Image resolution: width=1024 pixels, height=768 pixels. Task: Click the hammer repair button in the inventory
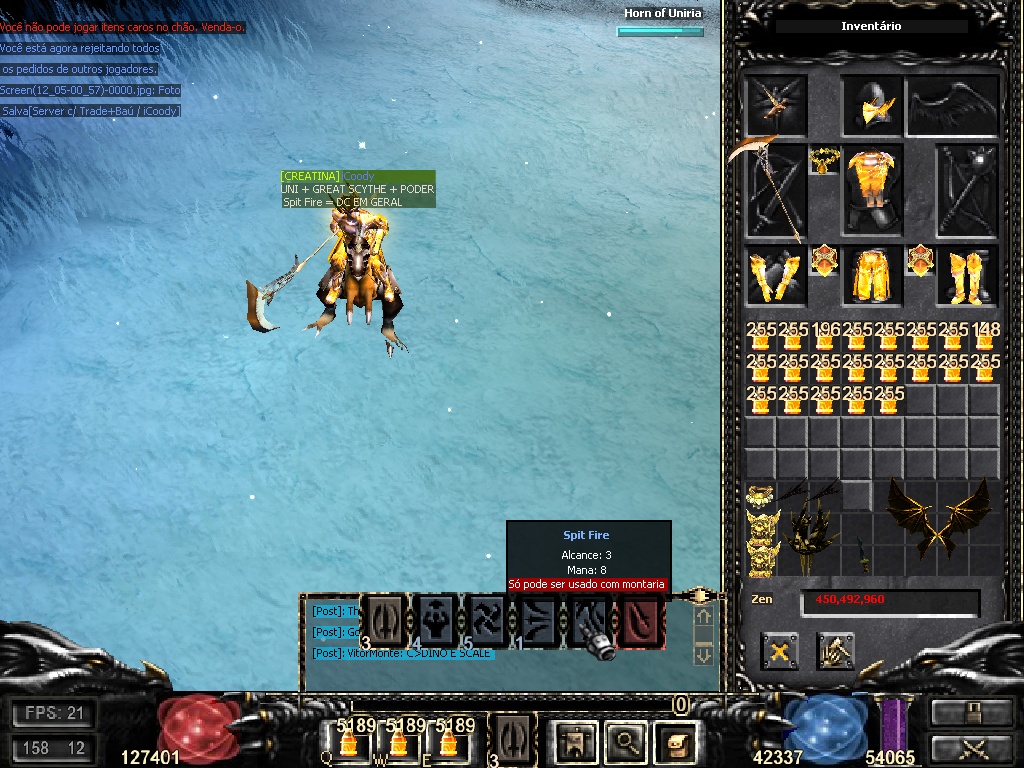[x=834, y=651]
